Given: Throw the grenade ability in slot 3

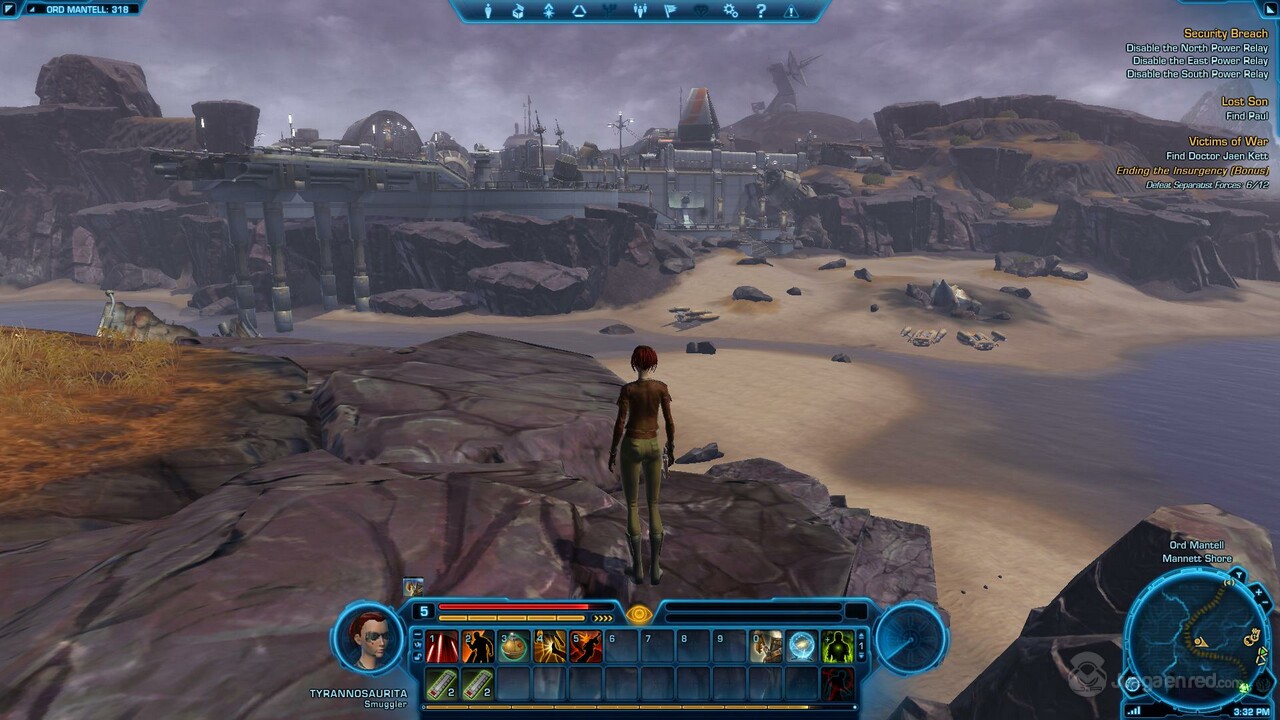Looking at the screenshot, I should point(514,646).
